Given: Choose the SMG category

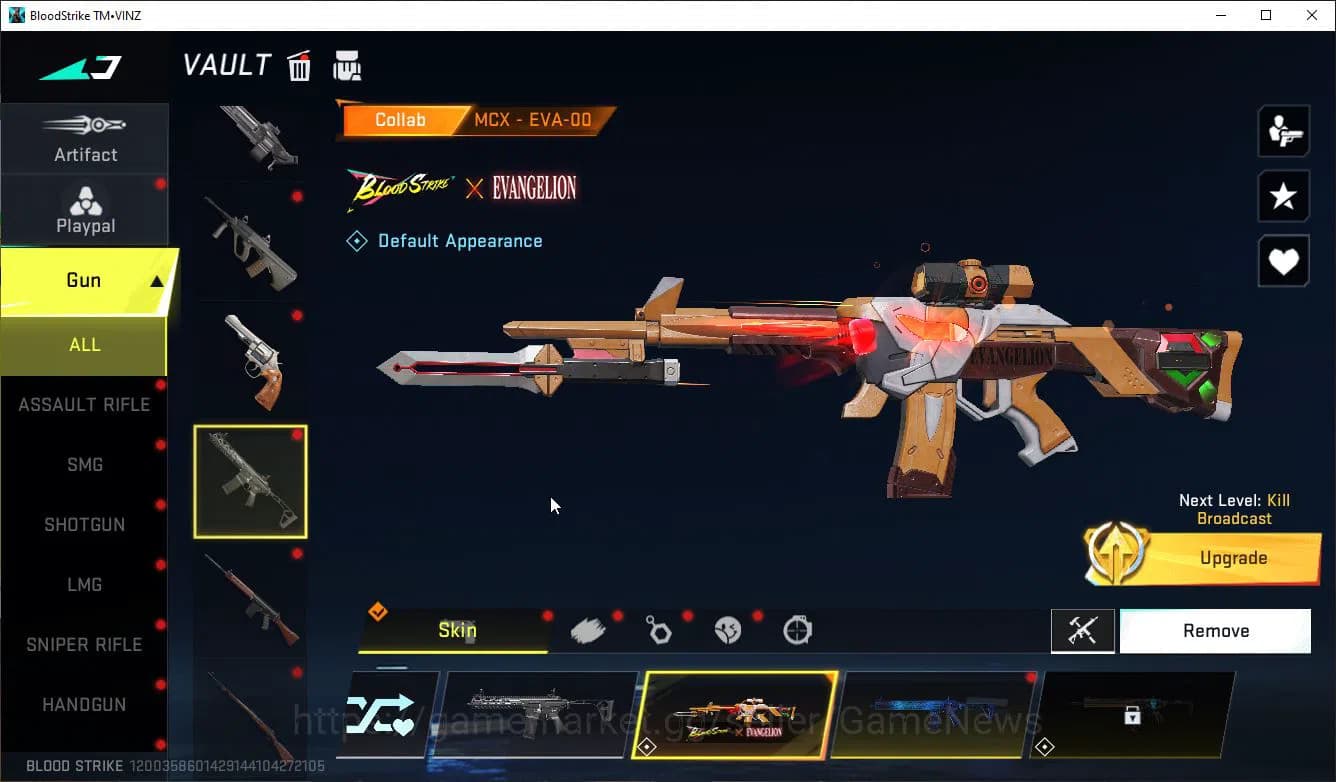Looking at the screenshot, I should click(x=84, y=465).
